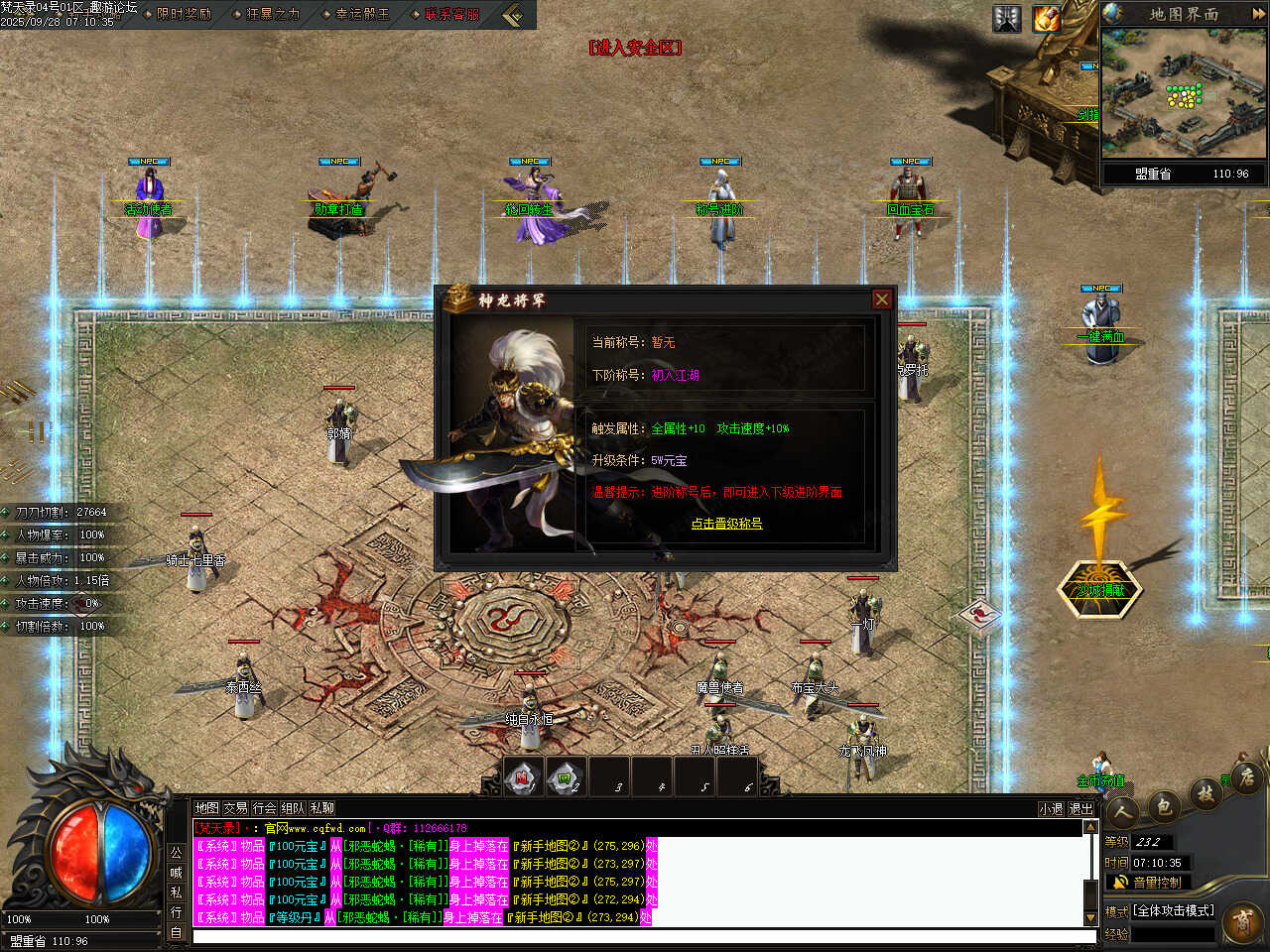Click 小退 to log out to character select
The width and height of the screenshot is (1270, 952).
click(1051, 809)
